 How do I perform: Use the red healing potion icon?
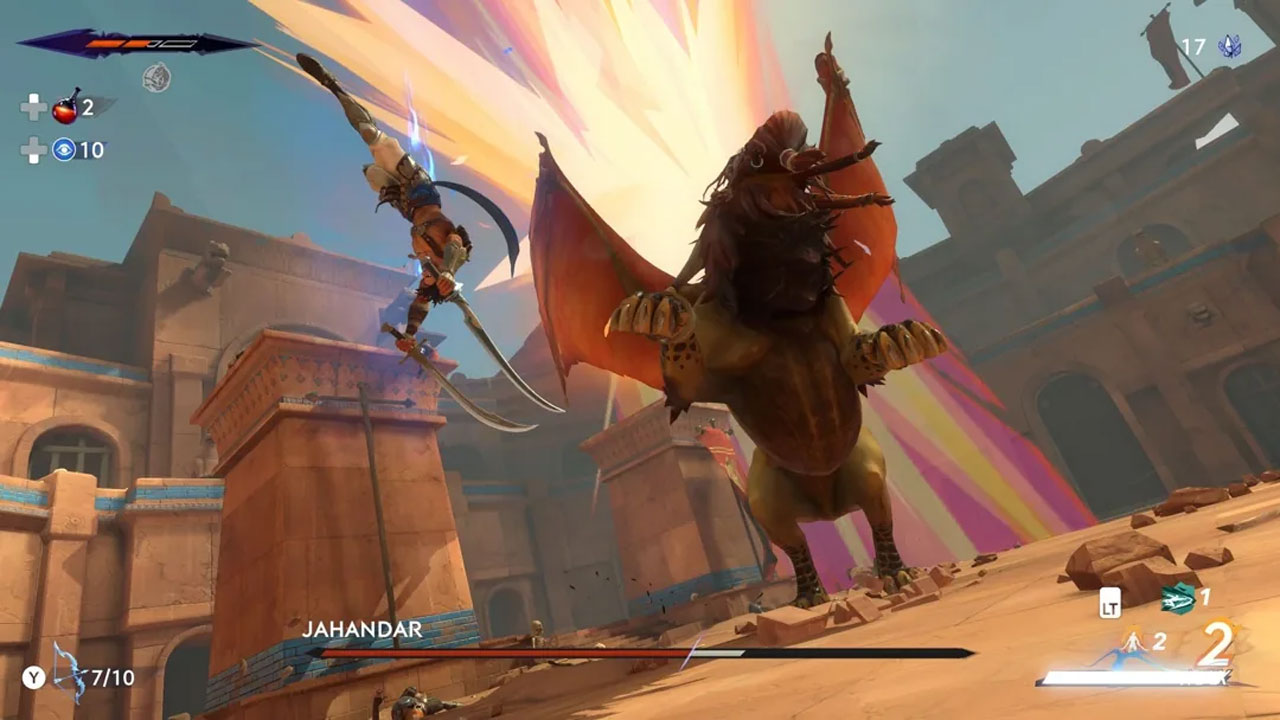pos(66,106)
